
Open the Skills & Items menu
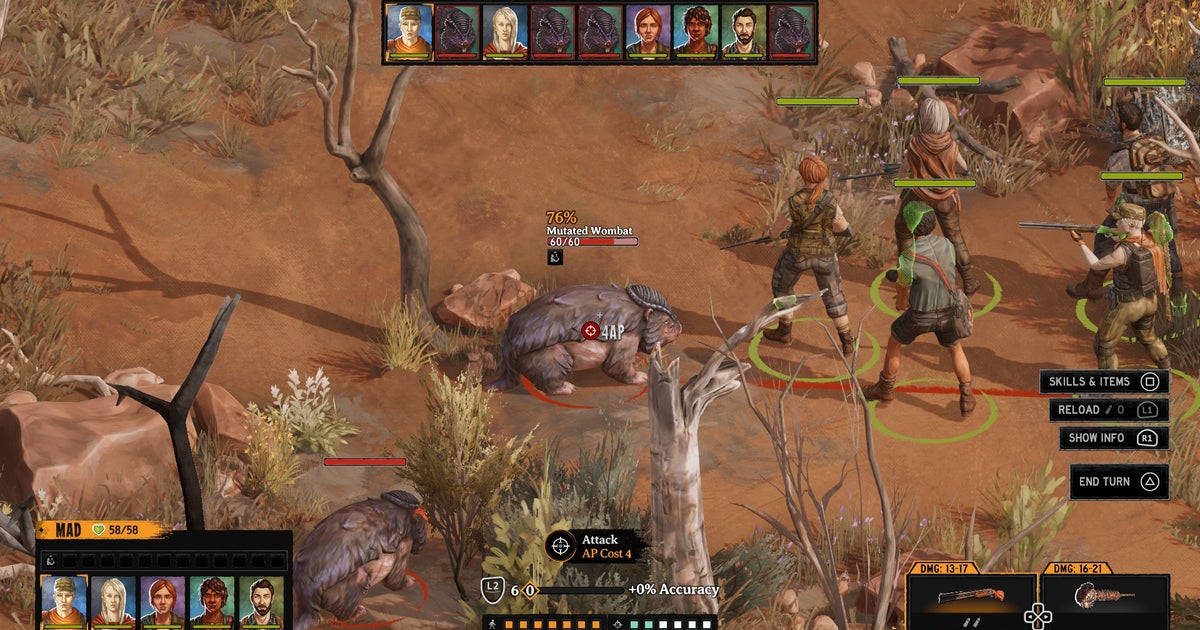click(1104, 382)
